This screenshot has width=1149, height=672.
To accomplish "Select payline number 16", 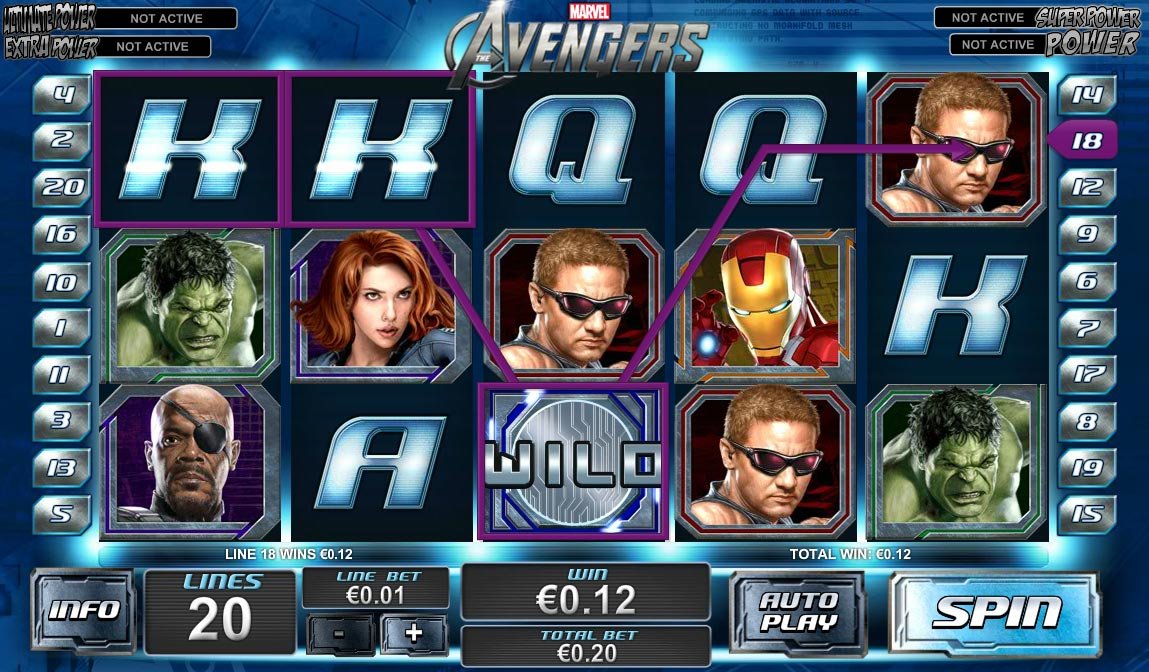I will coord(62,234).
